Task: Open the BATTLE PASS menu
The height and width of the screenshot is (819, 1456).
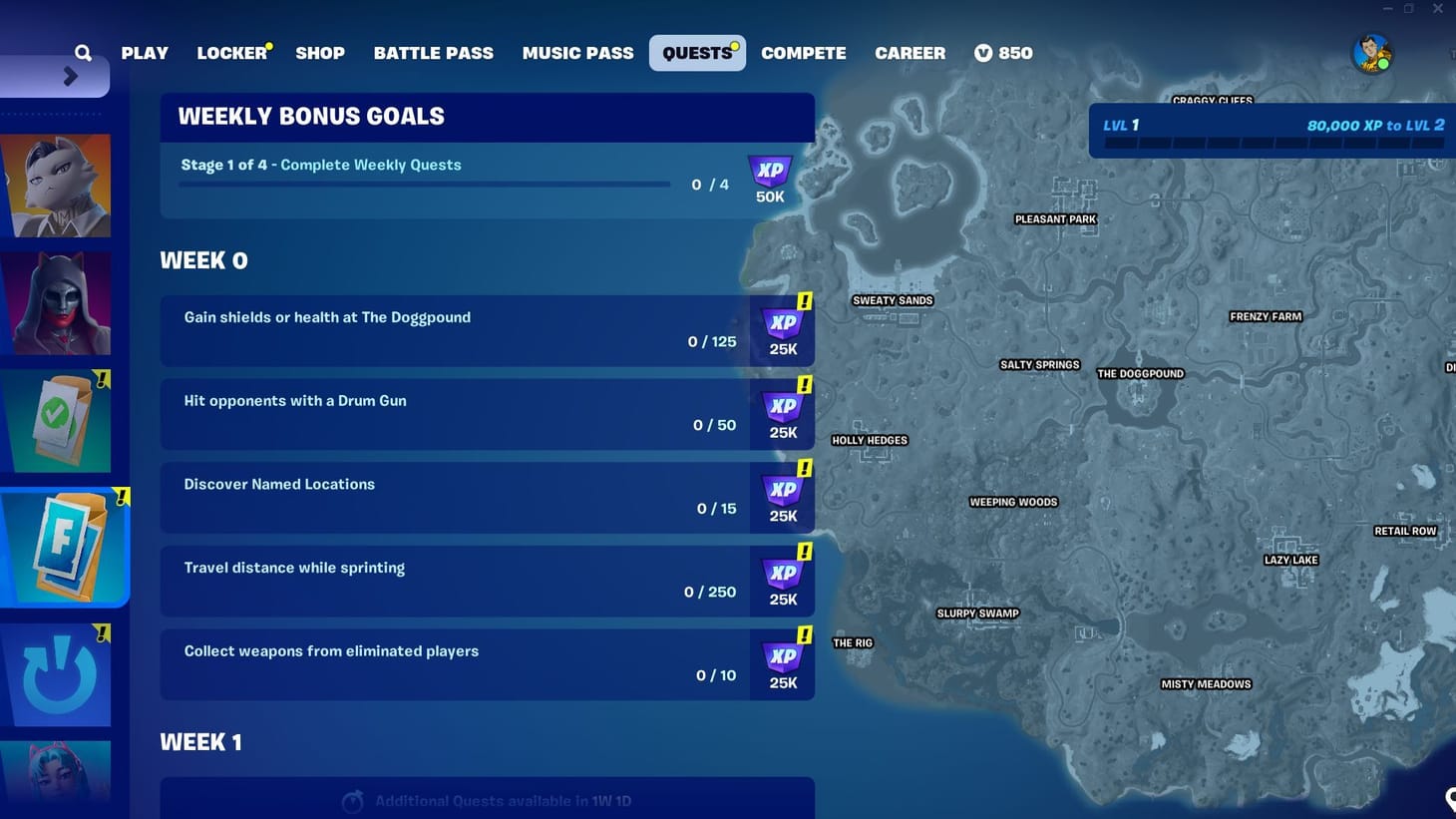Action: 434,52
